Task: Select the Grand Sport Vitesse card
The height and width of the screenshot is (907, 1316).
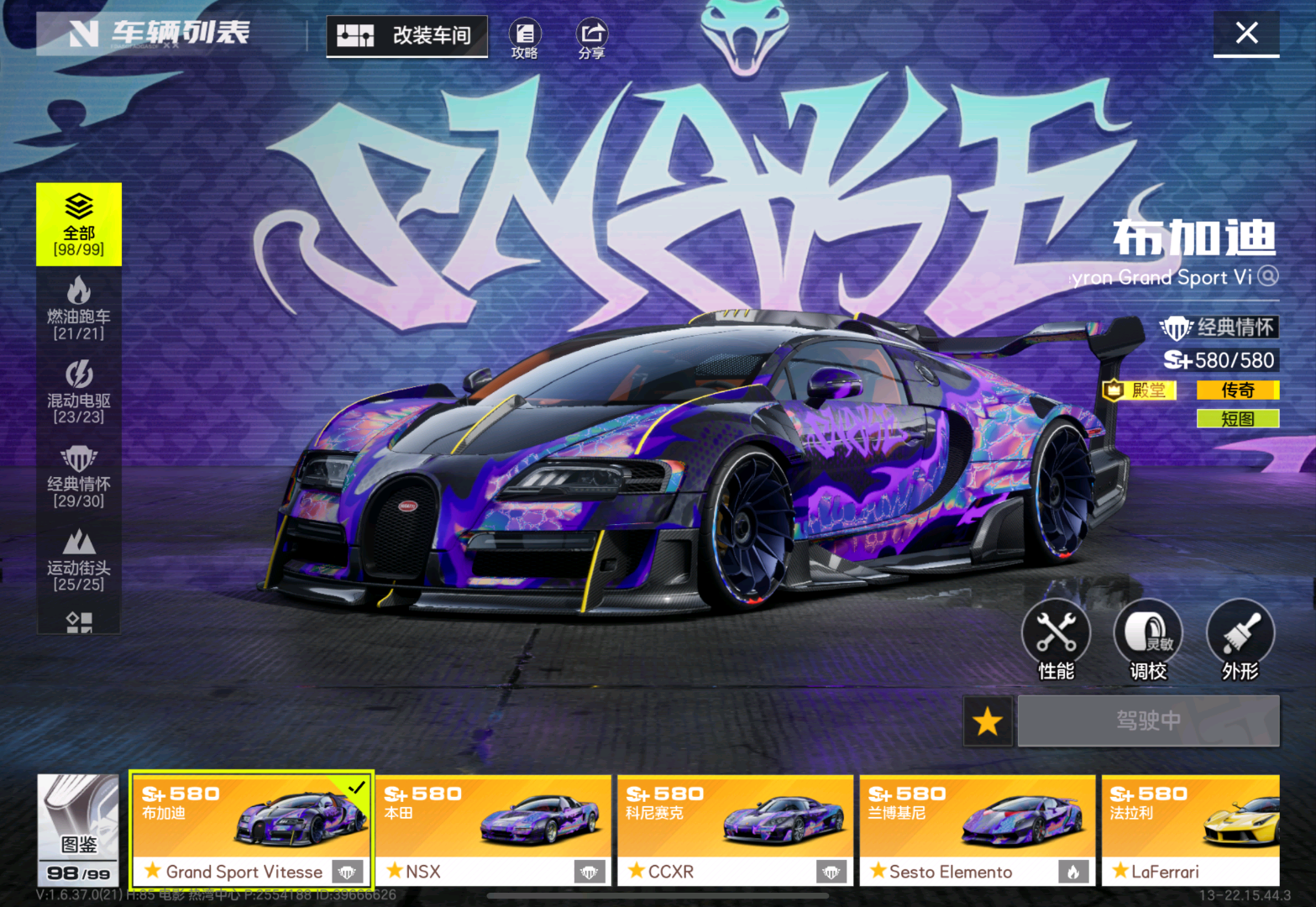Action: 251,829
